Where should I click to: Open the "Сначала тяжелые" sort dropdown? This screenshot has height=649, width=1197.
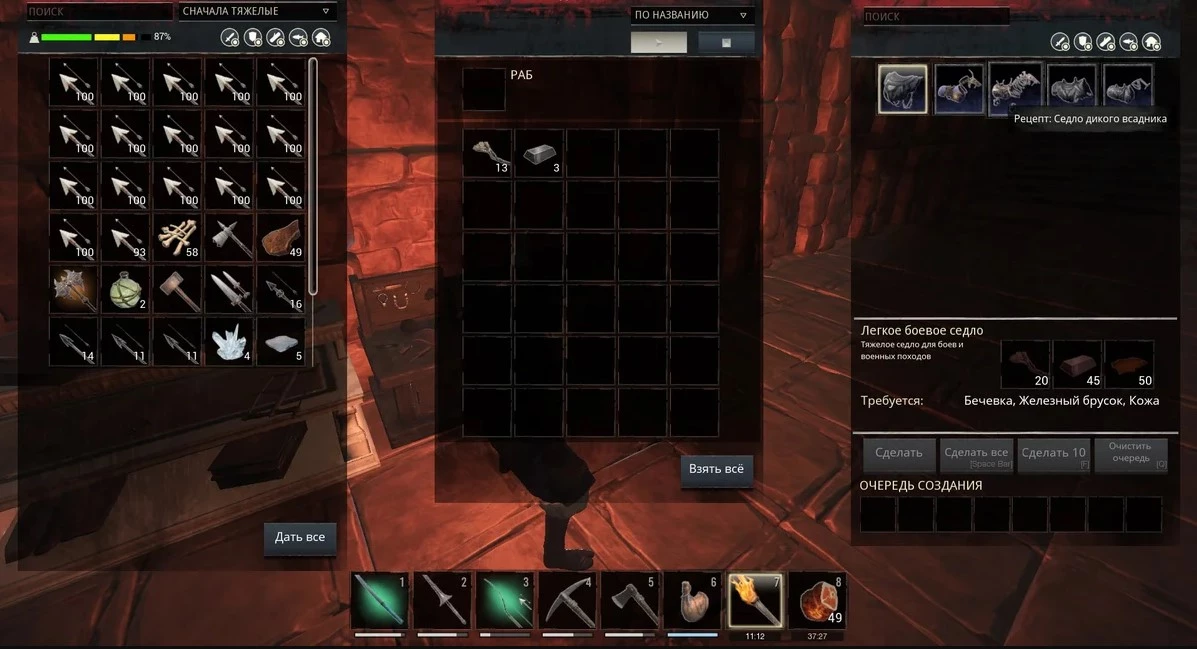pos(257,12)
